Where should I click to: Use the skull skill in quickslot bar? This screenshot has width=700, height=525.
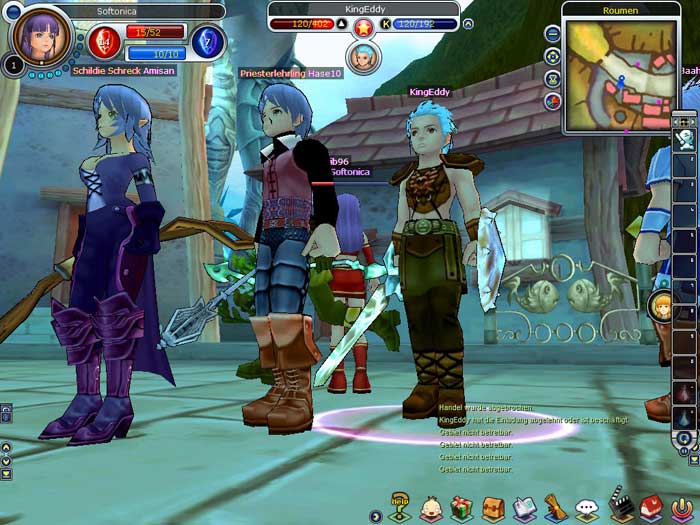coord(684,141)
